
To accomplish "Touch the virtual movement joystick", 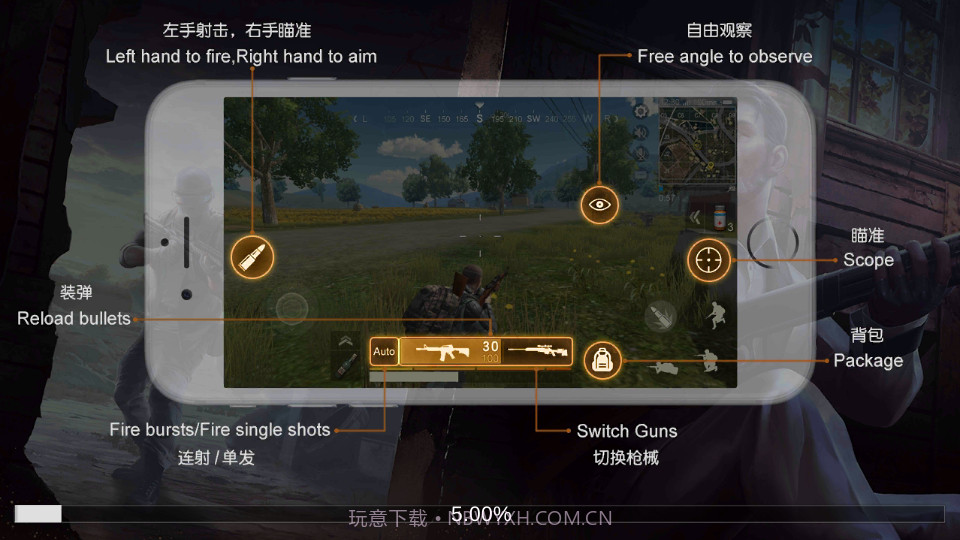I will [x=293, y=307].
